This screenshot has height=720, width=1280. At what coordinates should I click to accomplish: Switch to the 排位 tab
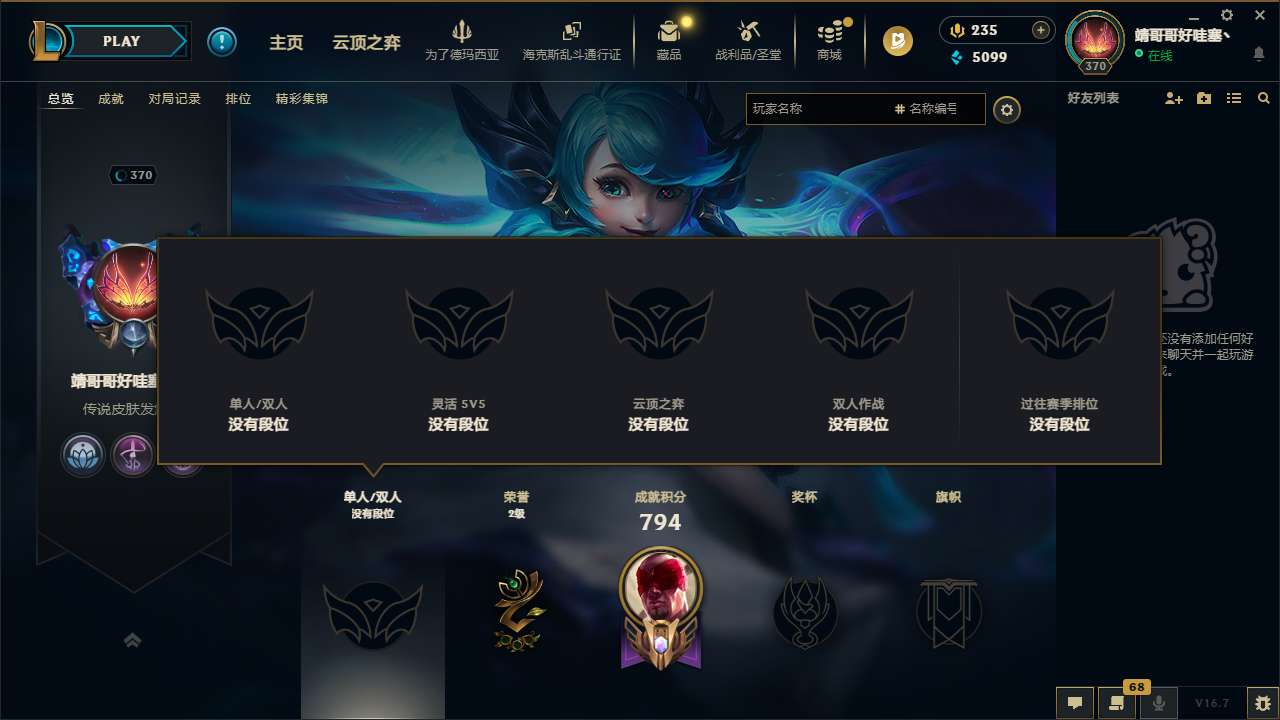(x=239, y=98)
